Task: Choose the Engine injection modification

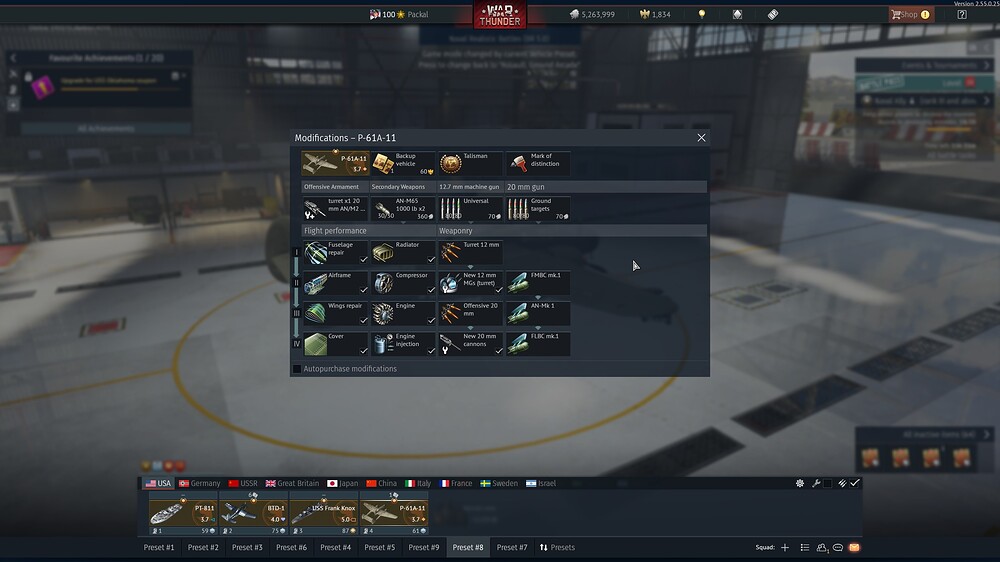Action: [x=403, y=343]
